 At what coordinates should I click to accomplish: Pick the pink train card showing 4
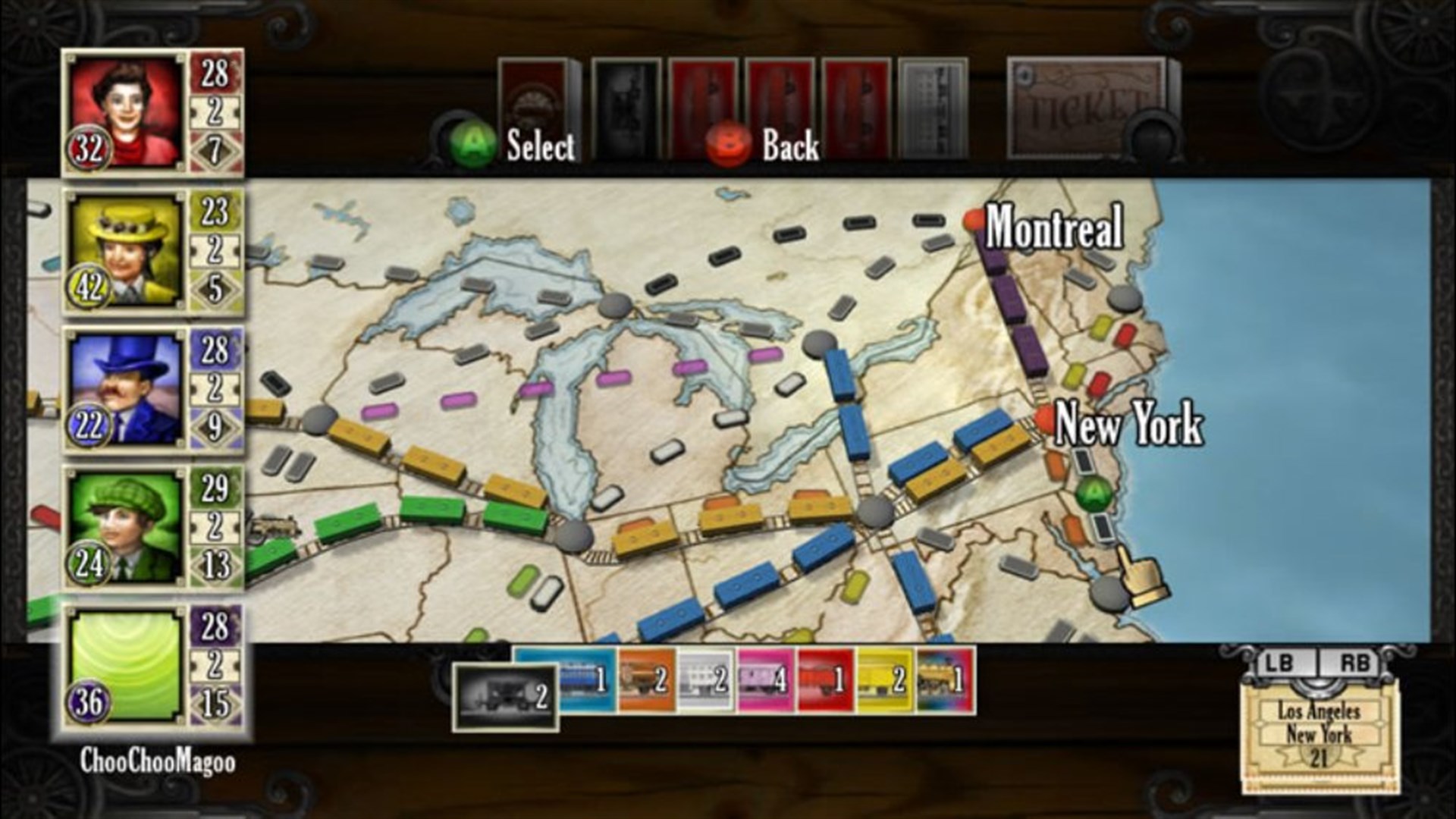coord(766,682)
